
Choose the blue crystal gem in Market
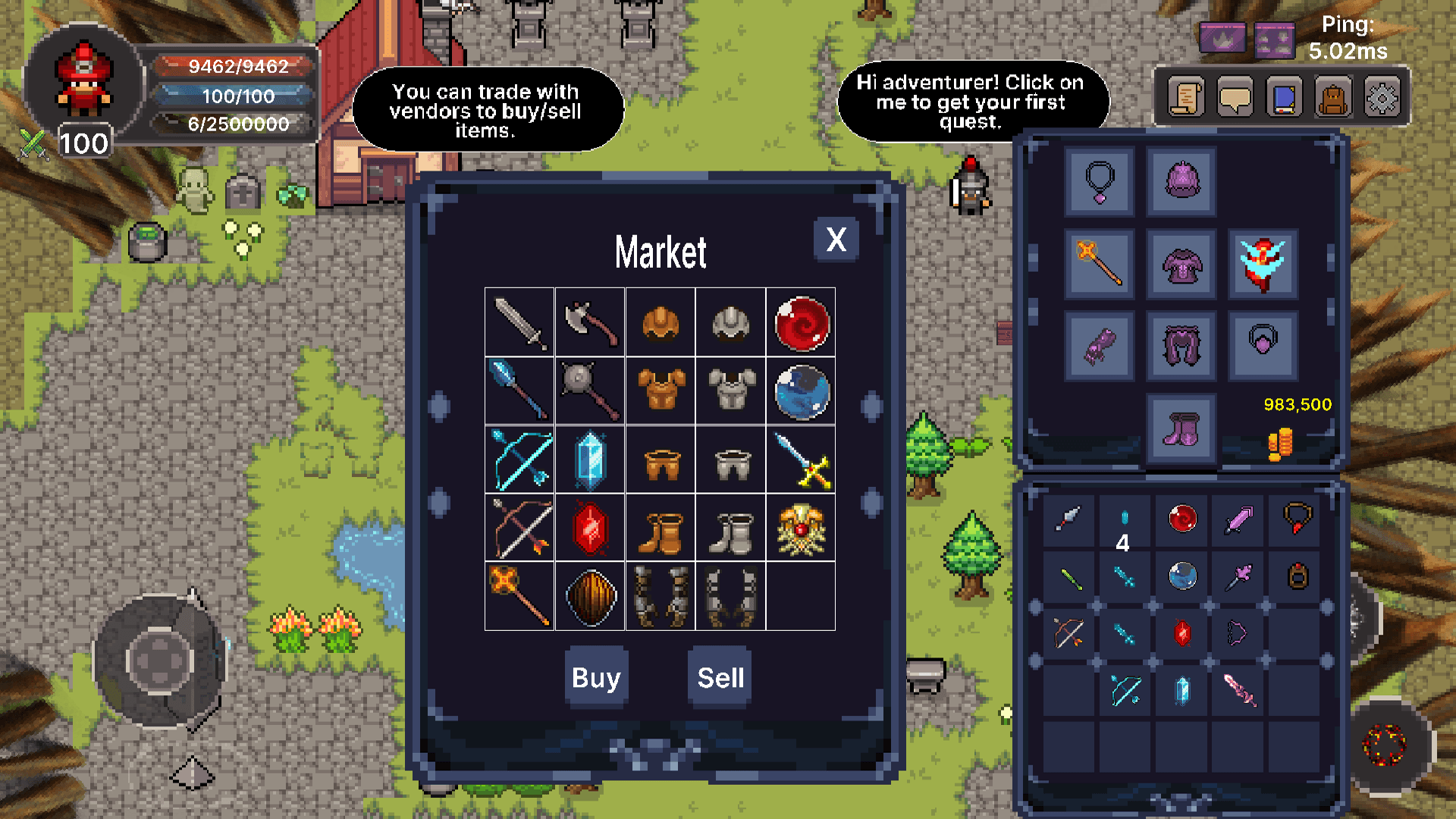(590, 460)
